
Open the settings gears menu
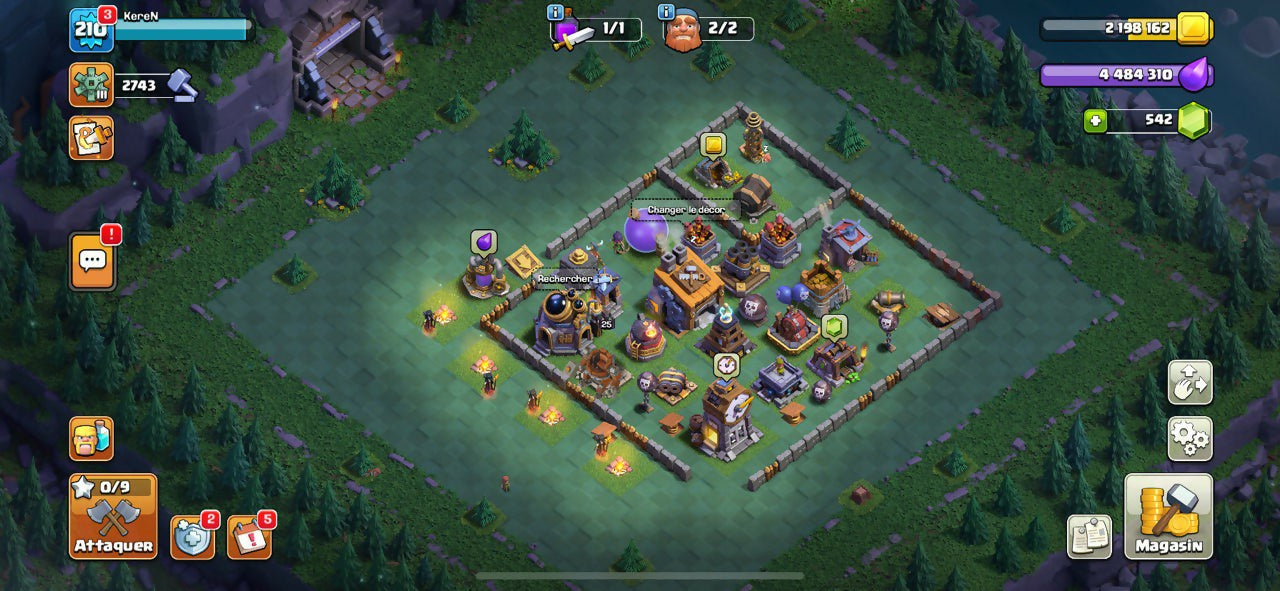(1190, 438)
